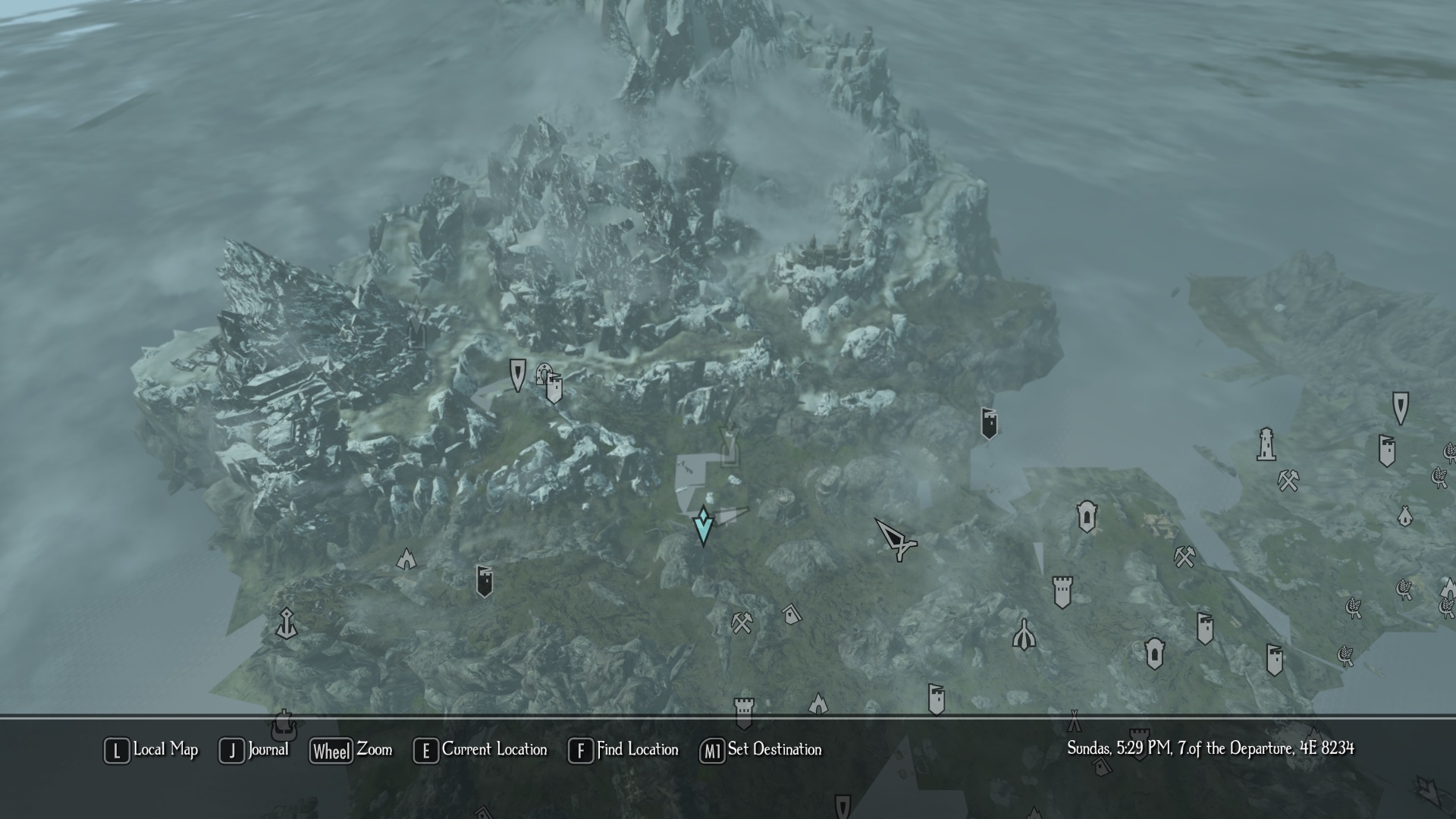Open the Local Map view

(151, 750)
